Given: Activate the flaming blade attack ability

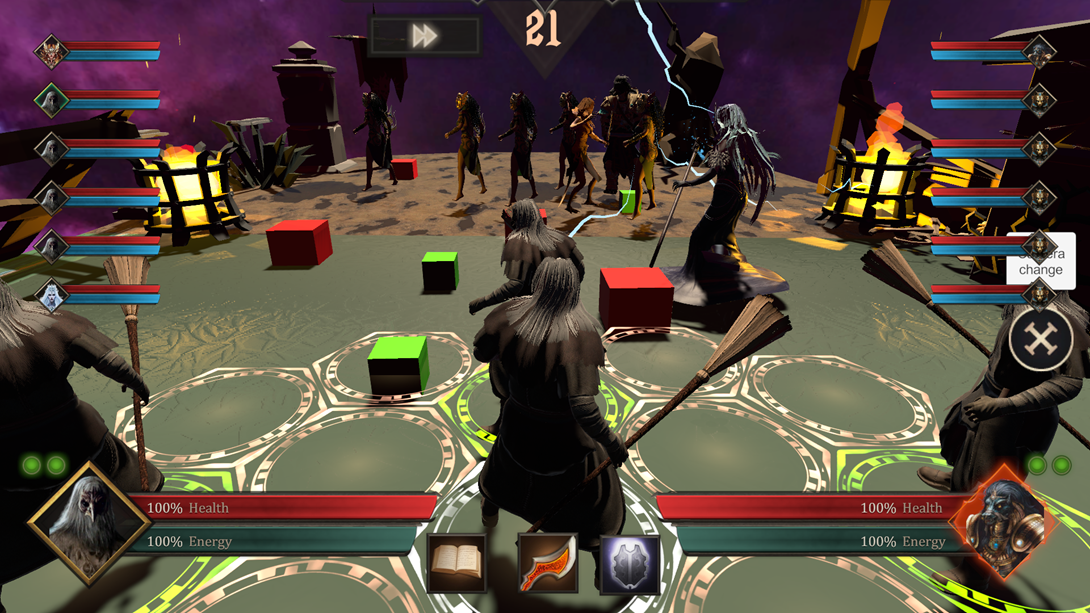Looking at the screenshot, I should pyautogui.click(x=547, y=563).
